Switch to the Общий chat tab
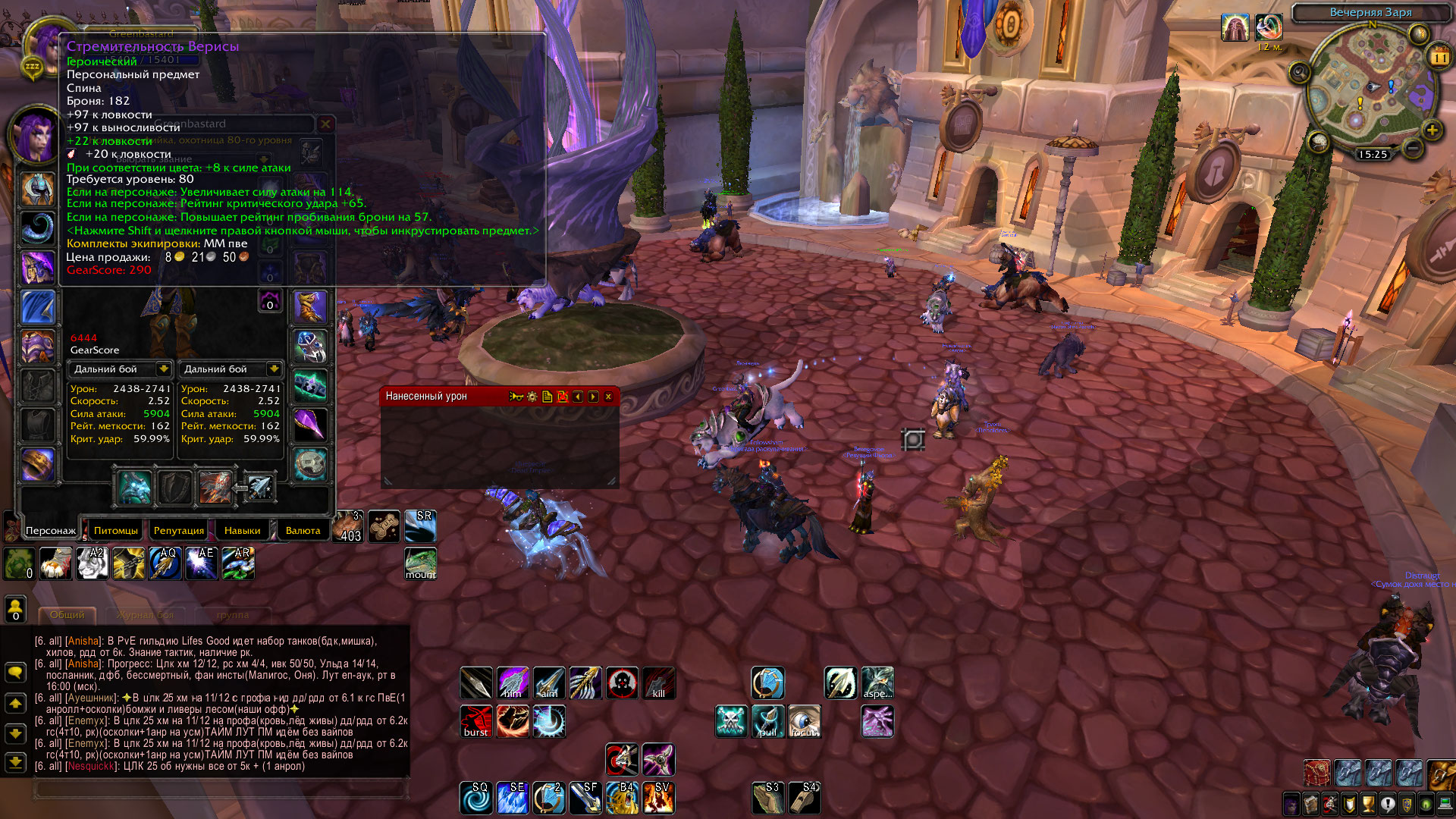 67,614
